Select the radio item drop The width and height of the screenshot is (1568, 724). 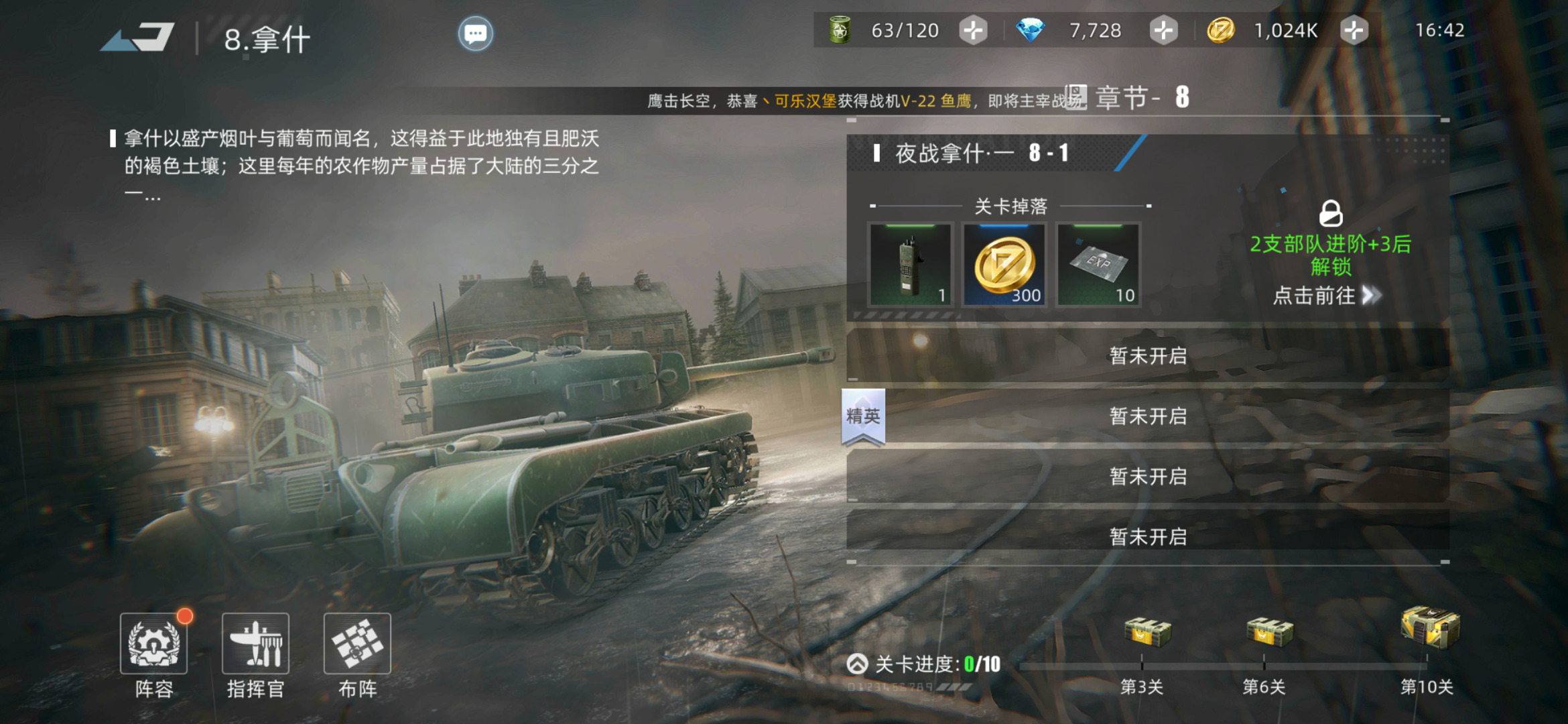[x=910, y=265]
